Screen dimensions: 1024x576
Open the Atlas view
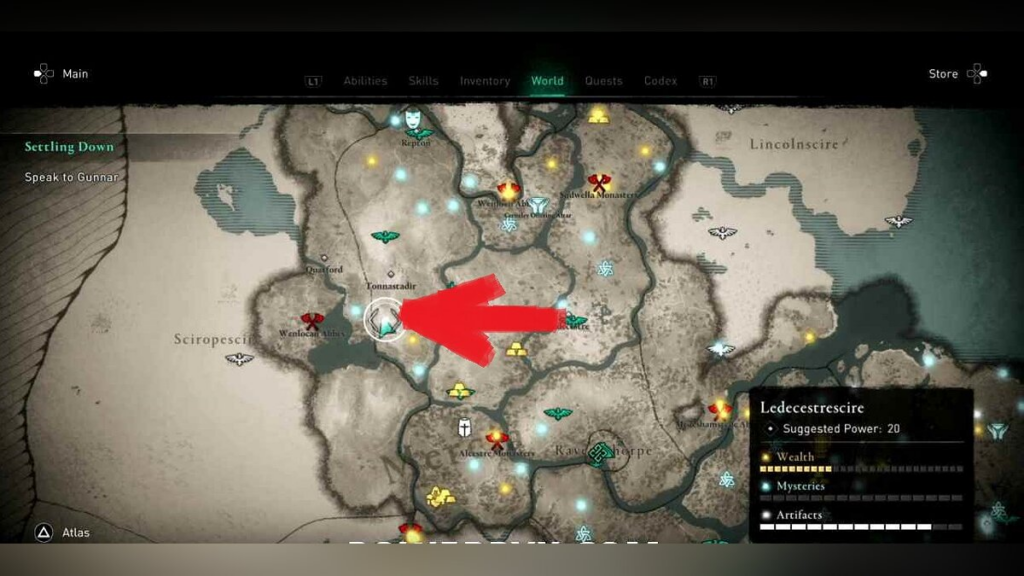coord(63,533)
